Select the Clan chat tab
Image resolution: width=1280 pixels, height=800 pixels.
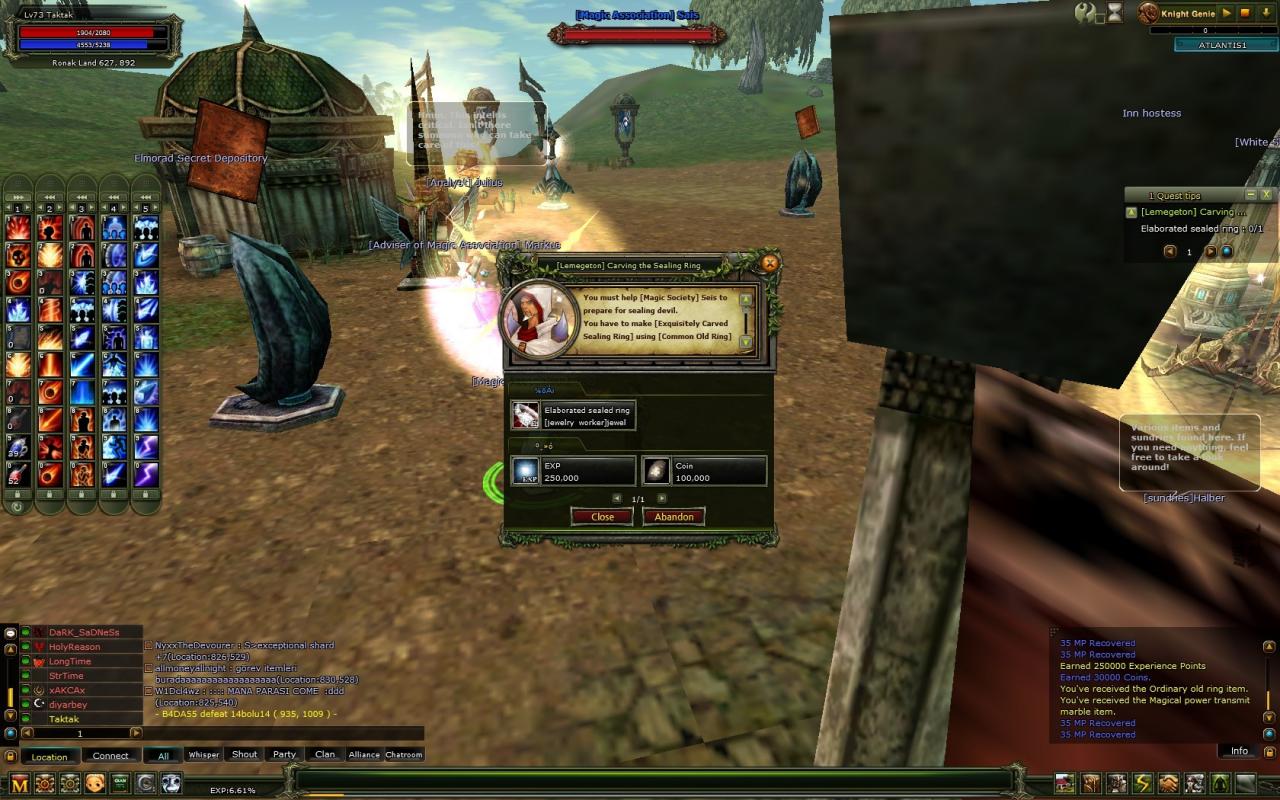(x=325, y=755)
